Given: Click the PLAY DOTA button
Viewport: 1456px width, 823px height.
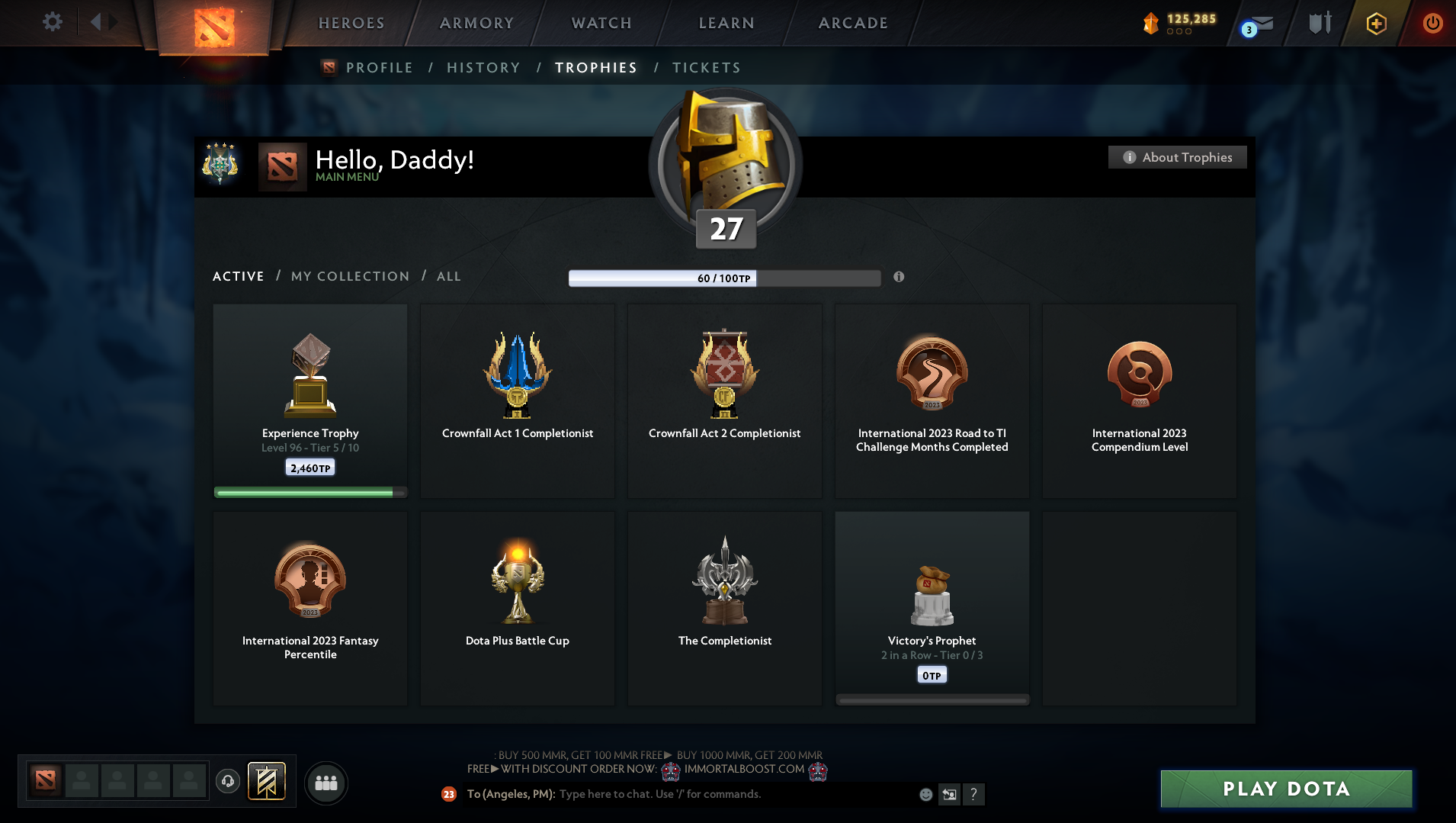Looking at the screenshot, I should pyautogui.click(x=1285, y=789).
